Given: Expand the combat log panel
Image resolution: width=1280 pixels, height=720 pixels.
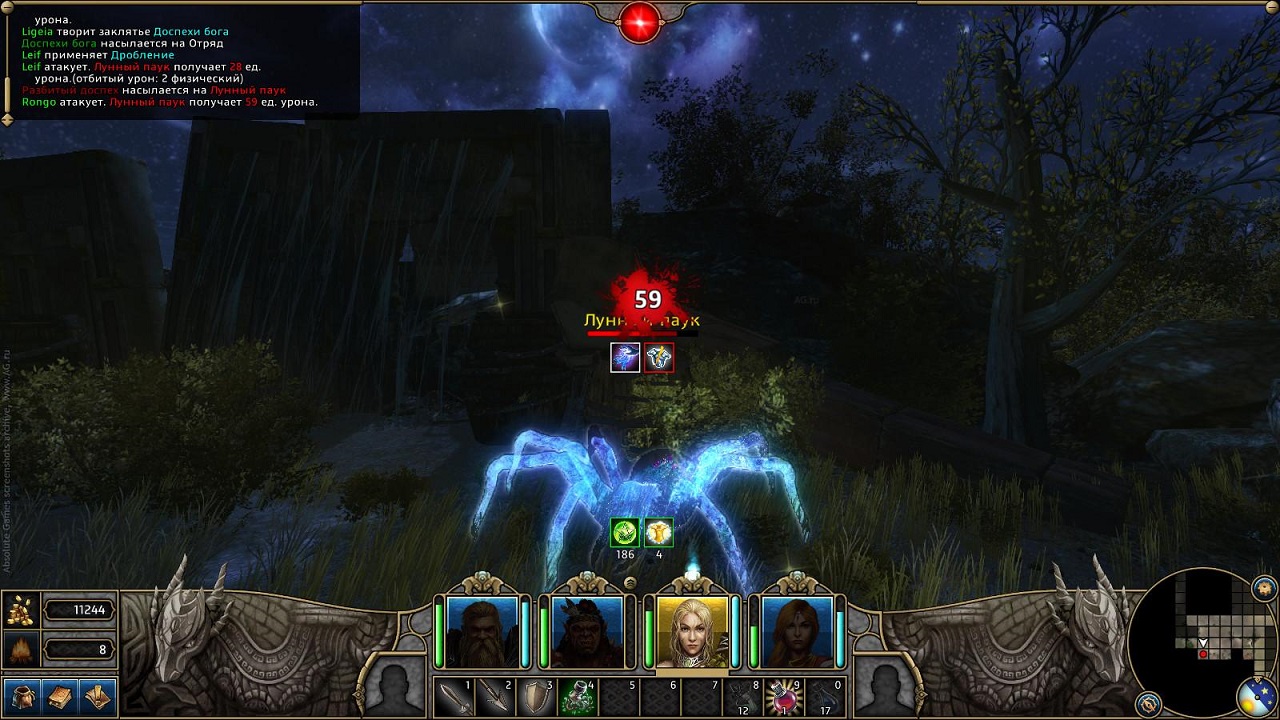Looking at the screenshot, I should pyautogui.click(x=8, y=118).
